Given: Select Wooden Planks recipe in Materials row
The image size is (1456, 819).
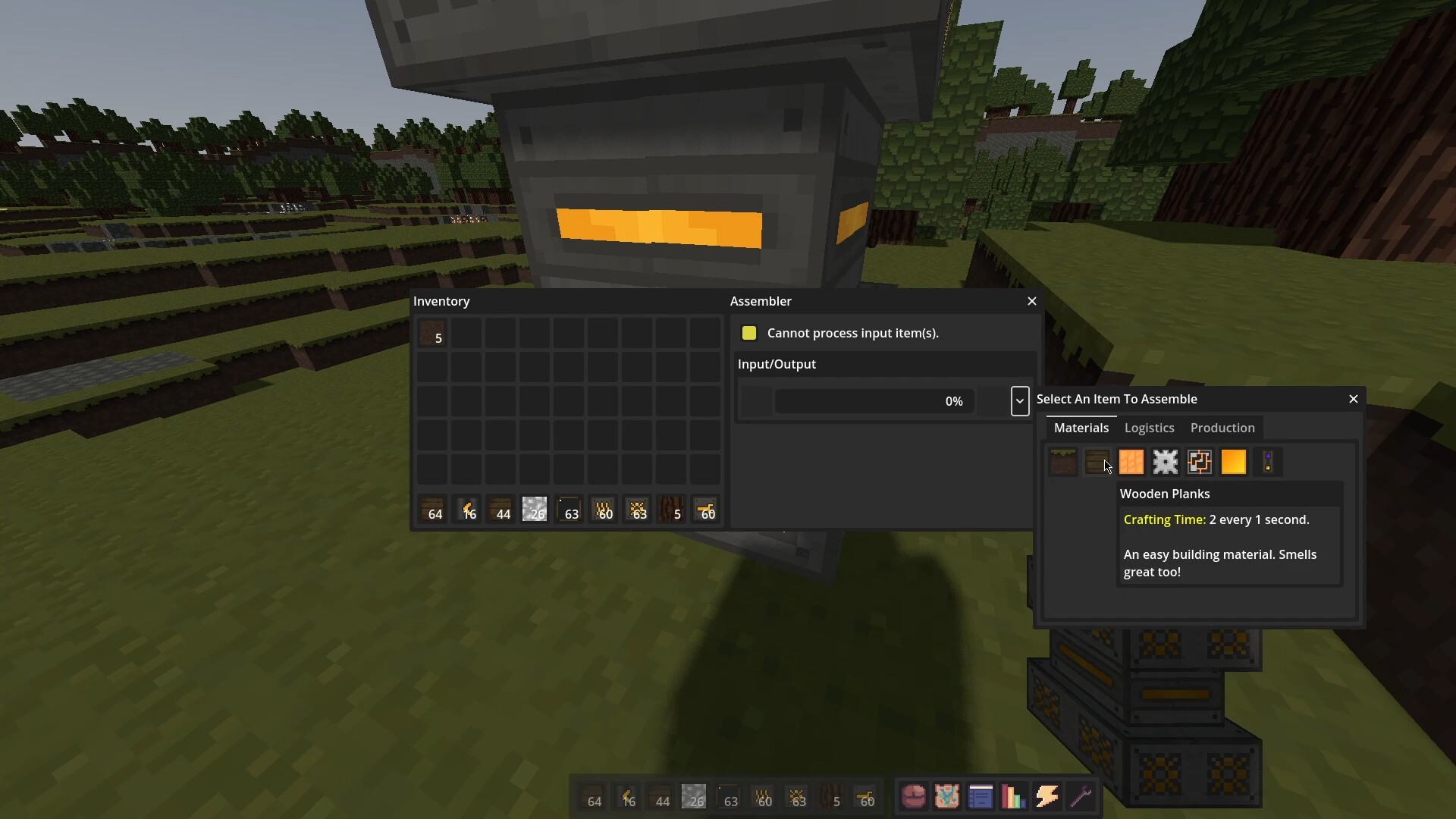Looking at the screenshot, I should [x=1097, y=462].
